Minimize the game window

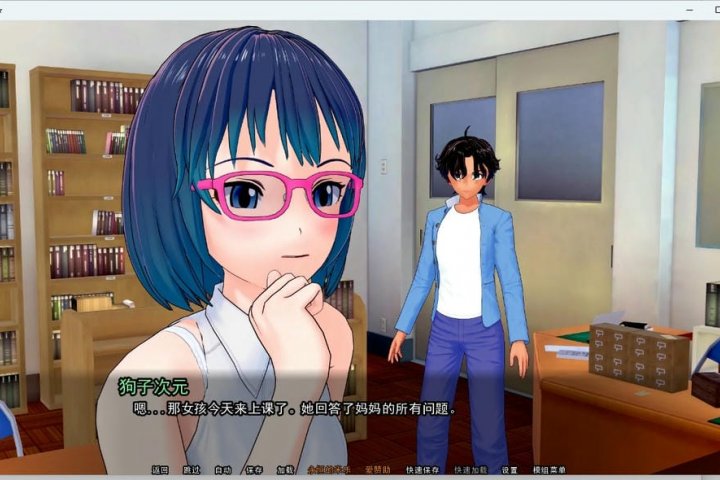[690, 10]
